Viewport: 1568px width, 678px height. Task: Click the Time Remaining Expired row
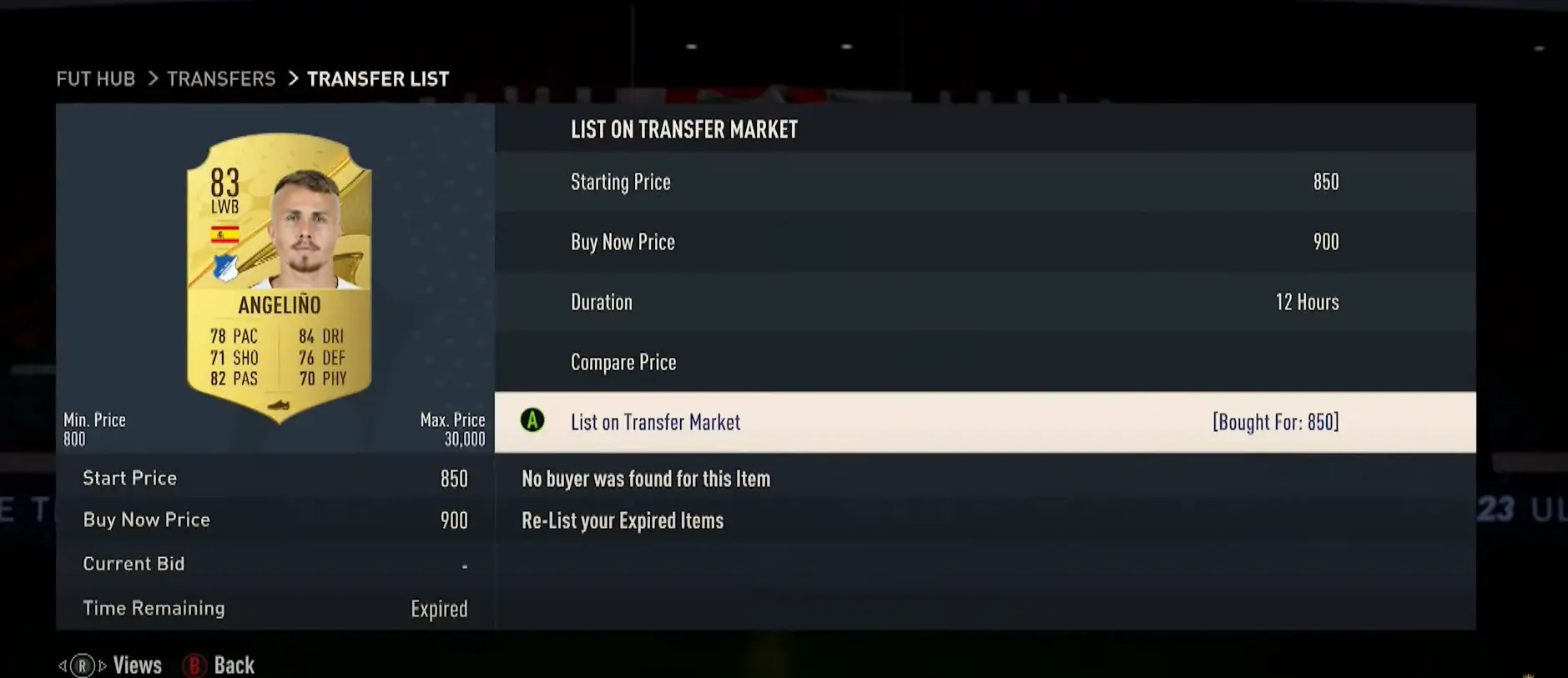pos(275,608)
